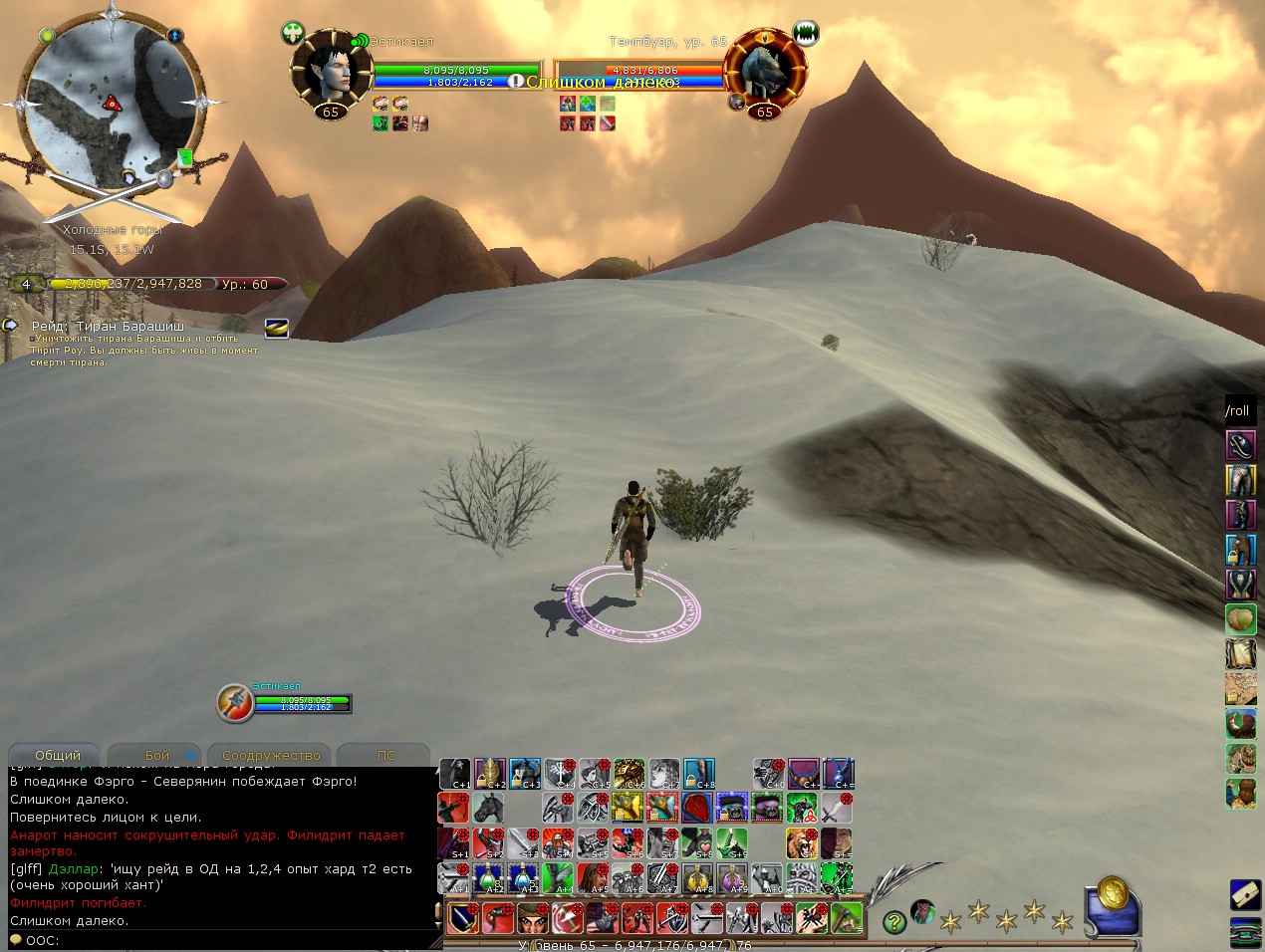Click the OOC chat input line
The width and height of the screenshot is (1265, 952).
[219, 940]
